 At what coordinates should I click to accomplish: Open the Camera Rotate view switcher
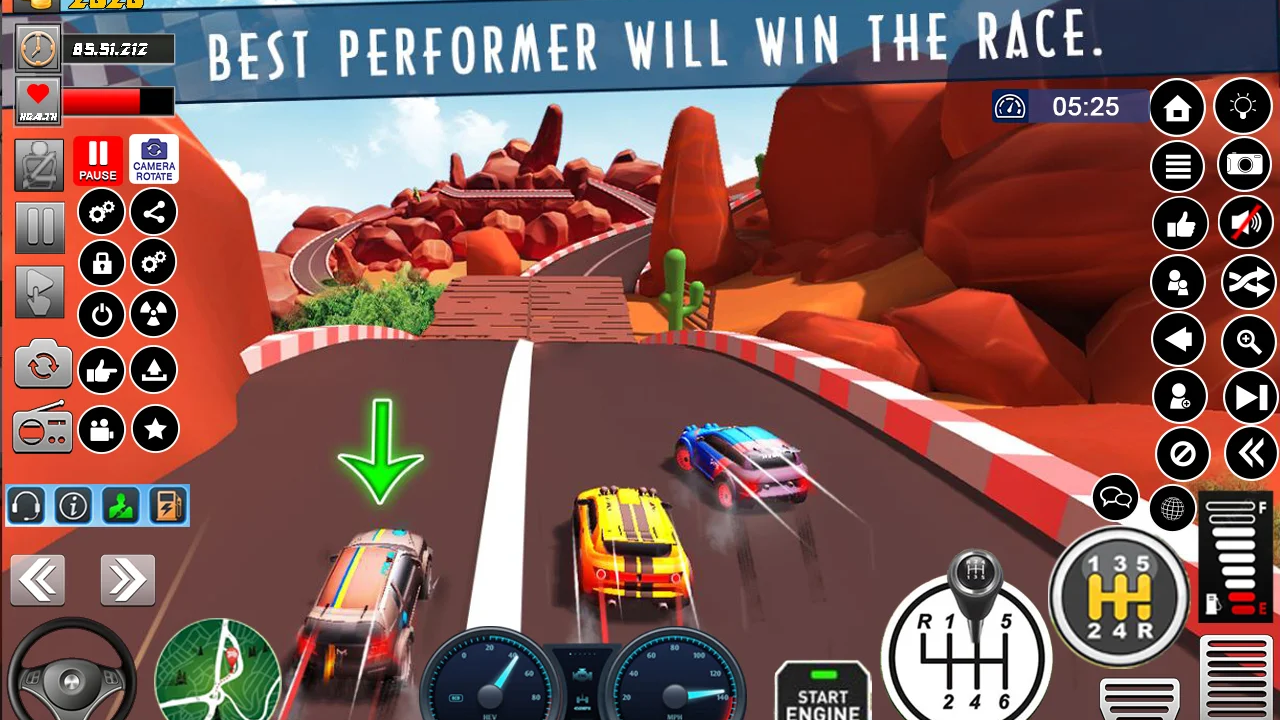click(x=153, y=159)
